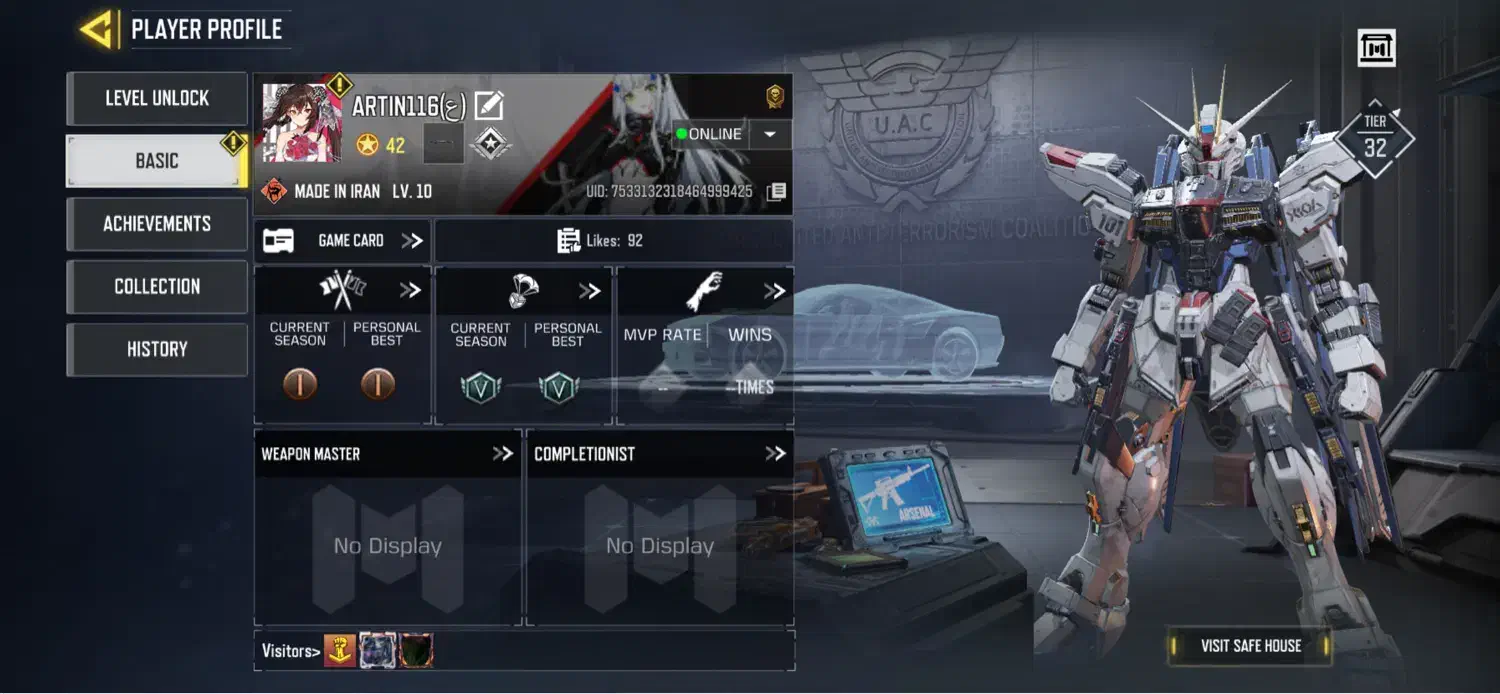This screenshot has height=694, width=1500.
Task: Open the Achievements tab
Action: click(157, 224)
